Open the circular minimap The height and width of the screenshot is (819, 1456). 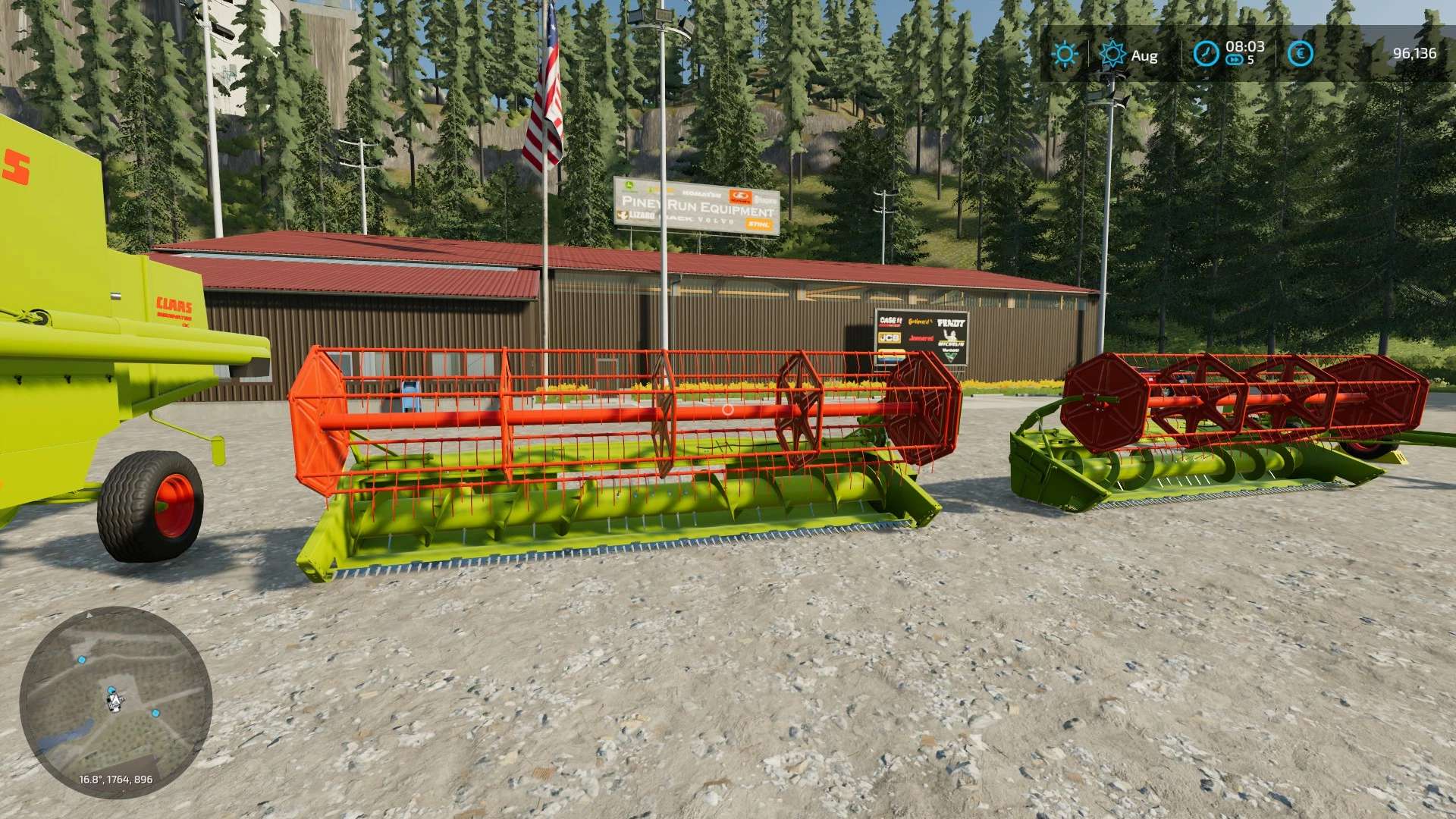pos(115,701)
